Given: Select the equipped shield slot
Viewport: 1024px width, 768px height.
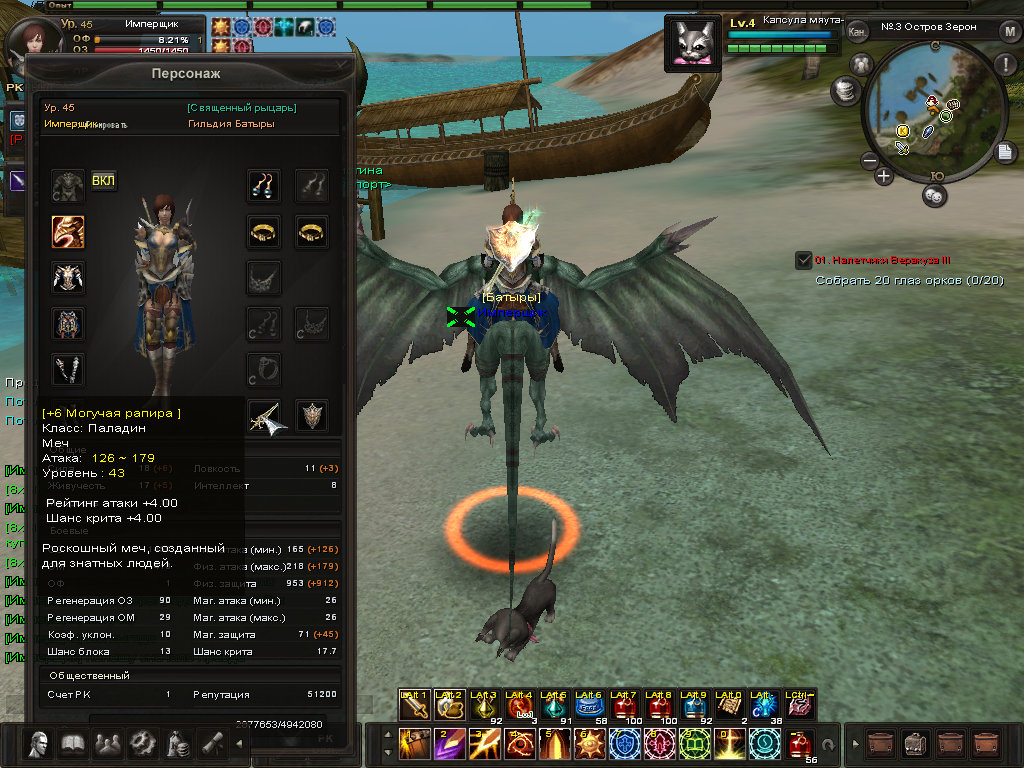Looking at the screenshot, I should click(x=312, y=416).
